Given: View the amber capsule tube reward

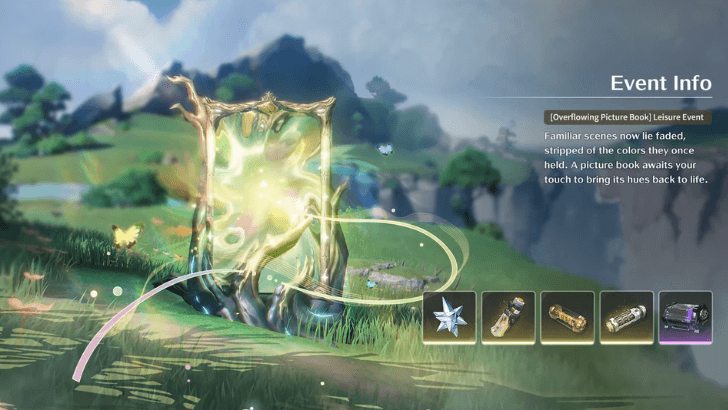Looking at the screenshot, I should (568, 318).
